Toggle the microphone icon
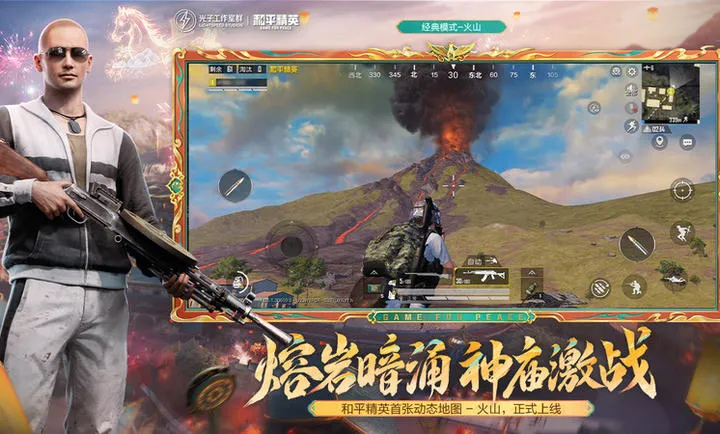This screenshot has height=434, width=720. (631, 107)
